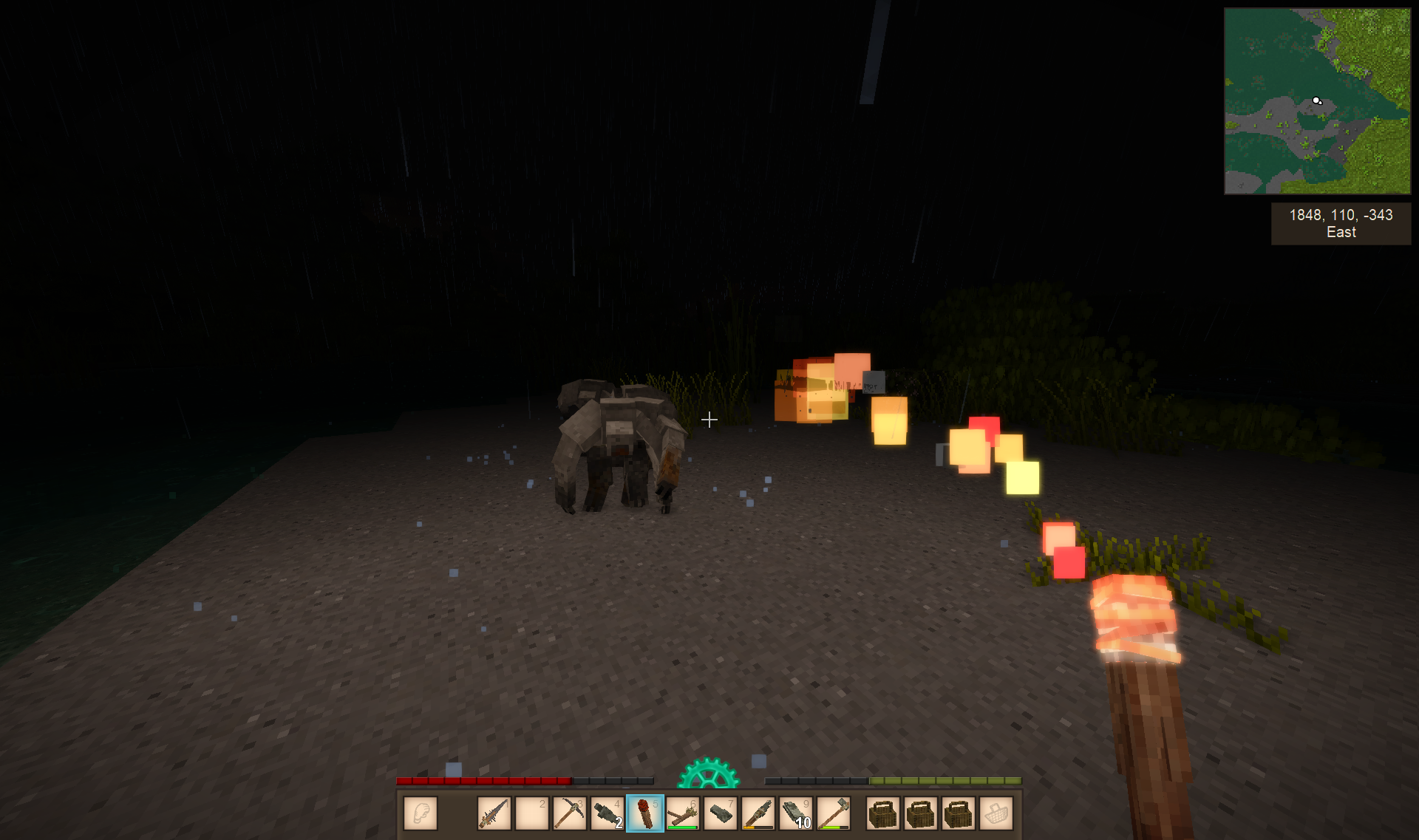
Task: Pick the firestarter in slot 6
Action: click(x=683, y=813)
